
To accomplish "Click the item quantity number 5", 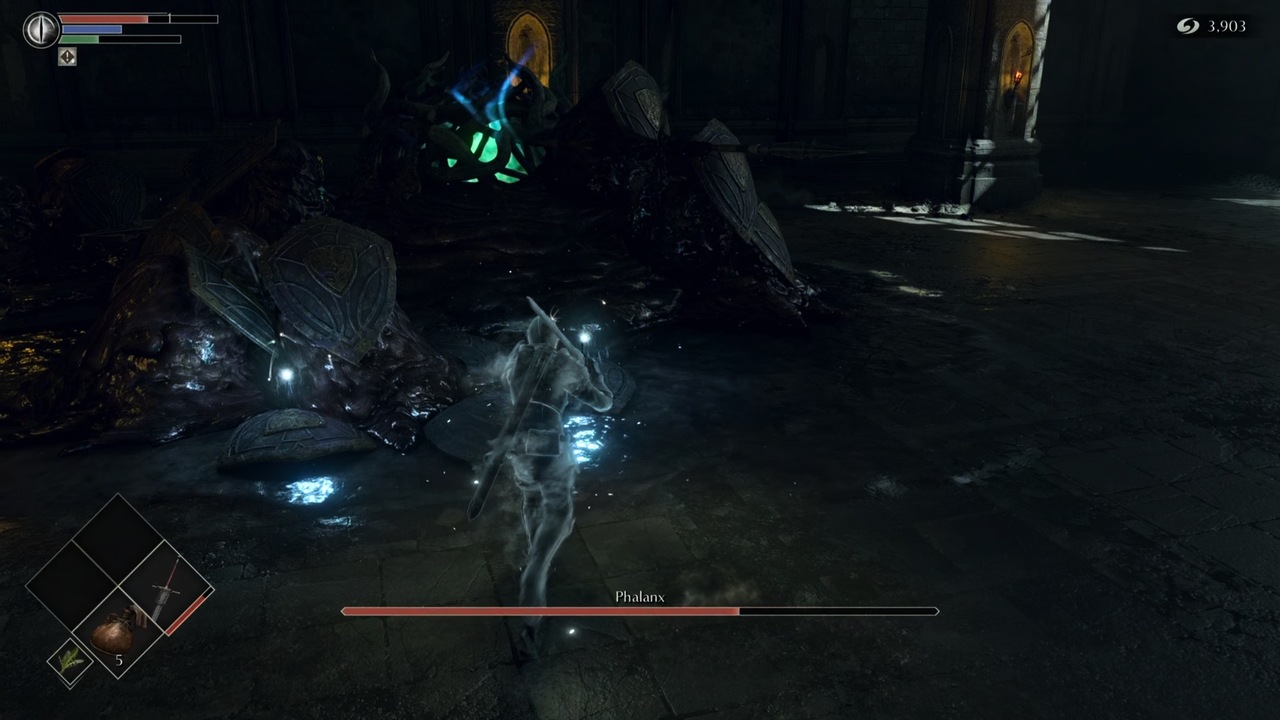I will pyautogui.click(x=118, y=660).
